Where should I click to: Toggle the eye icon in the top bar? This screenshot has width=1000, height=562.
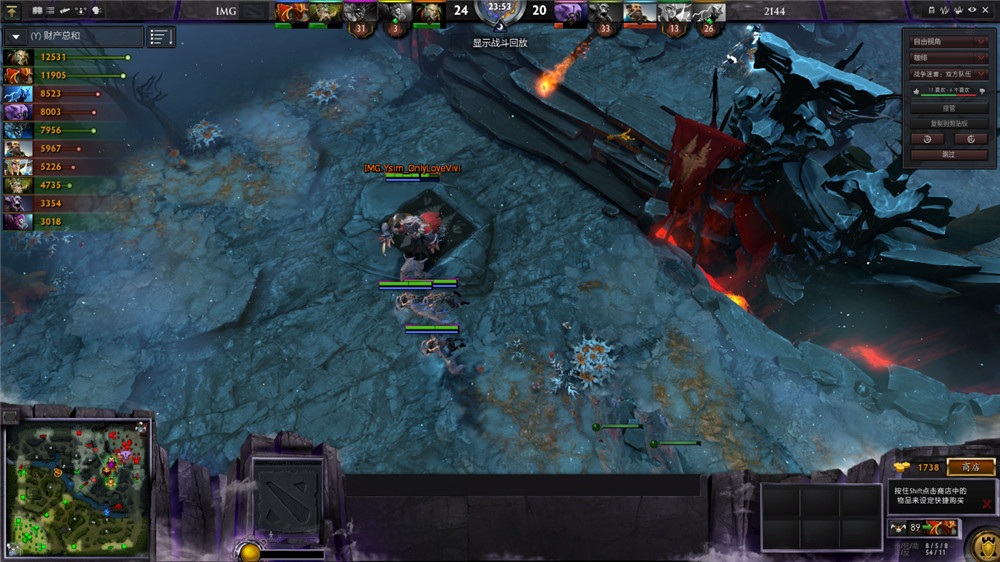[x=973, y=9]
